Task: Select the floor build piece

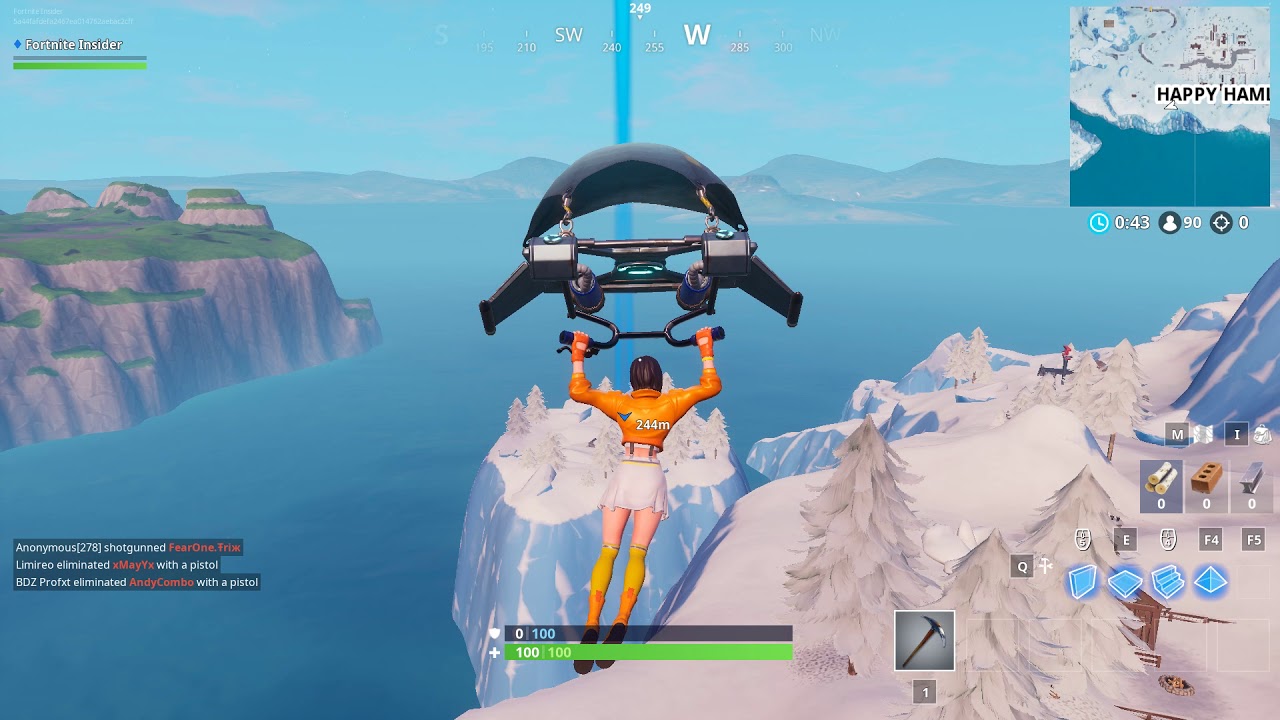Action: click(x=1125, y=580)
